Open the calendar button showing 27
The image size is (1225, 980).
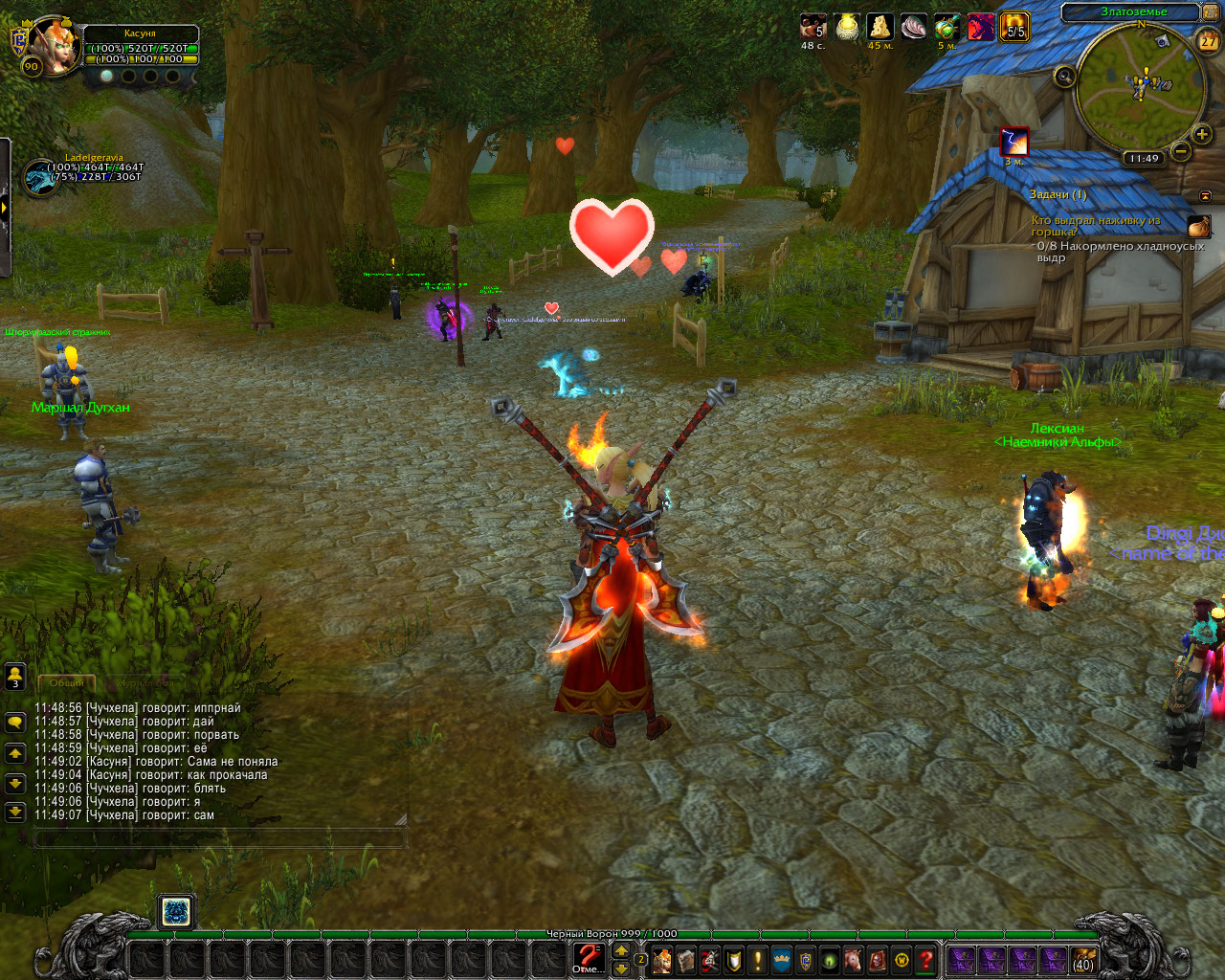pos(1209,41)
